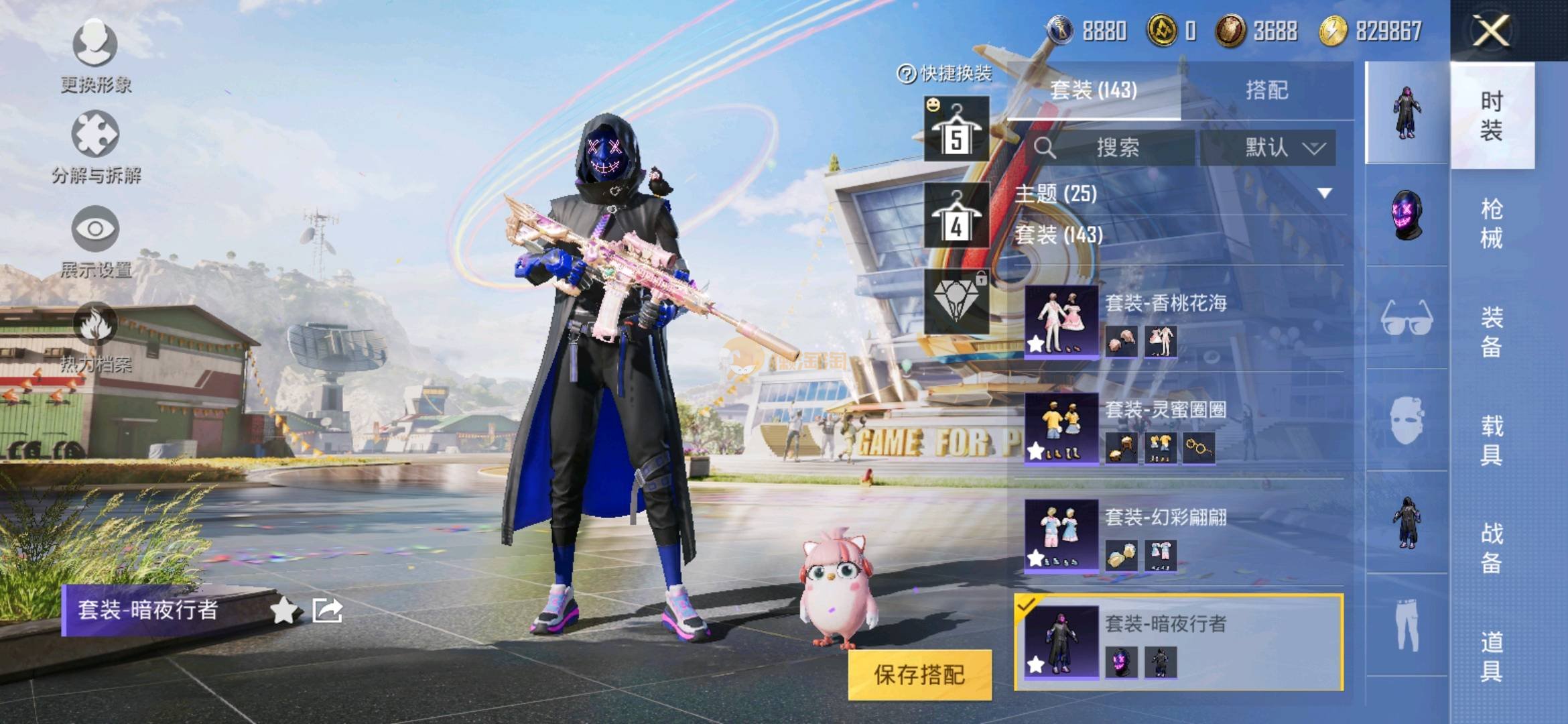This screenshot has height=724, width=1568.
Task: Click 保存搭配 save outfit button
Action: tap(919, 674)
